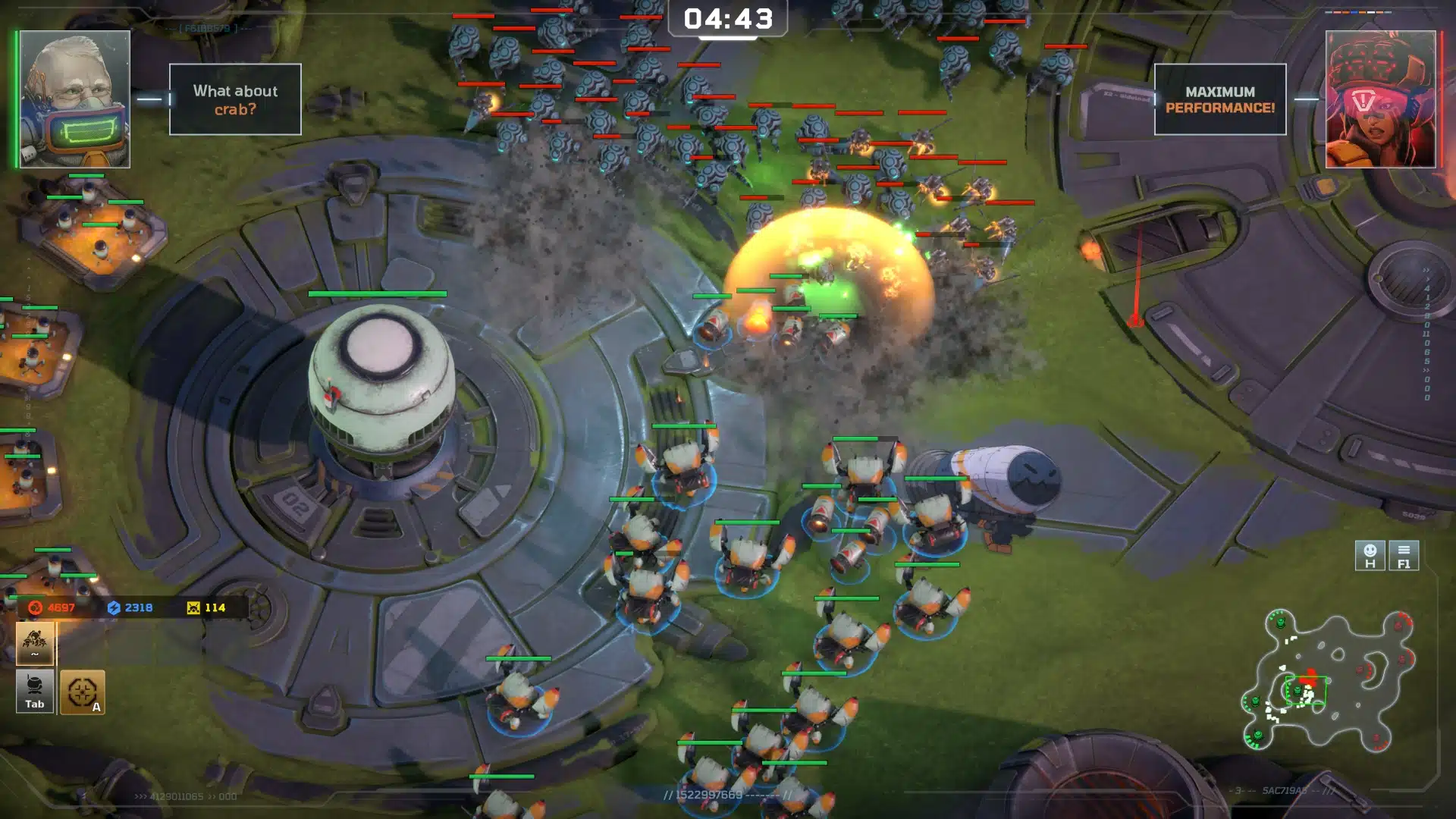1456x819 pixels.
Task: Click a colored team square at top right
Action: point(1354,13)
